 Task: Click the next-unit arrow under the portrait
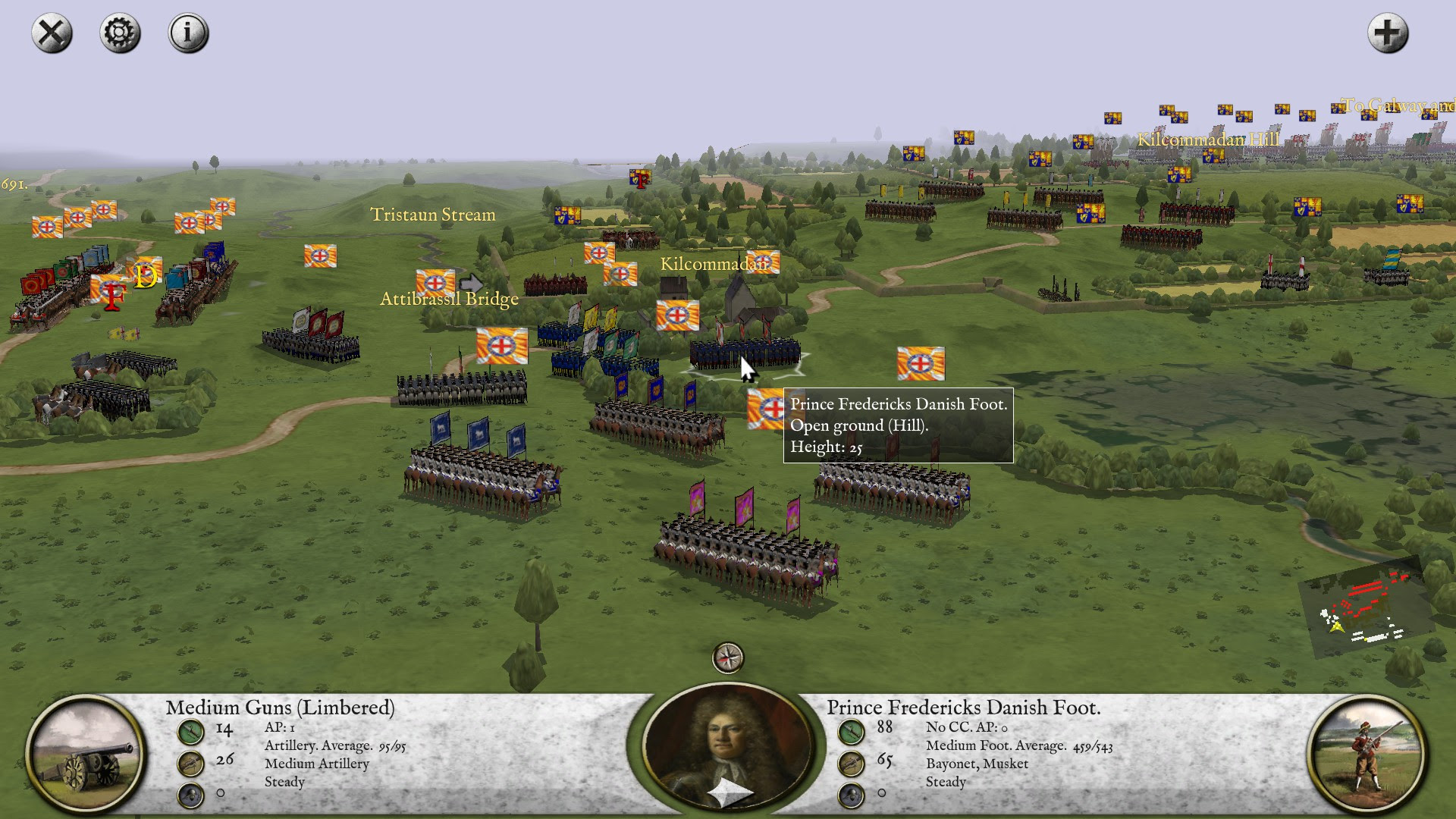click(x=730, y=793)
